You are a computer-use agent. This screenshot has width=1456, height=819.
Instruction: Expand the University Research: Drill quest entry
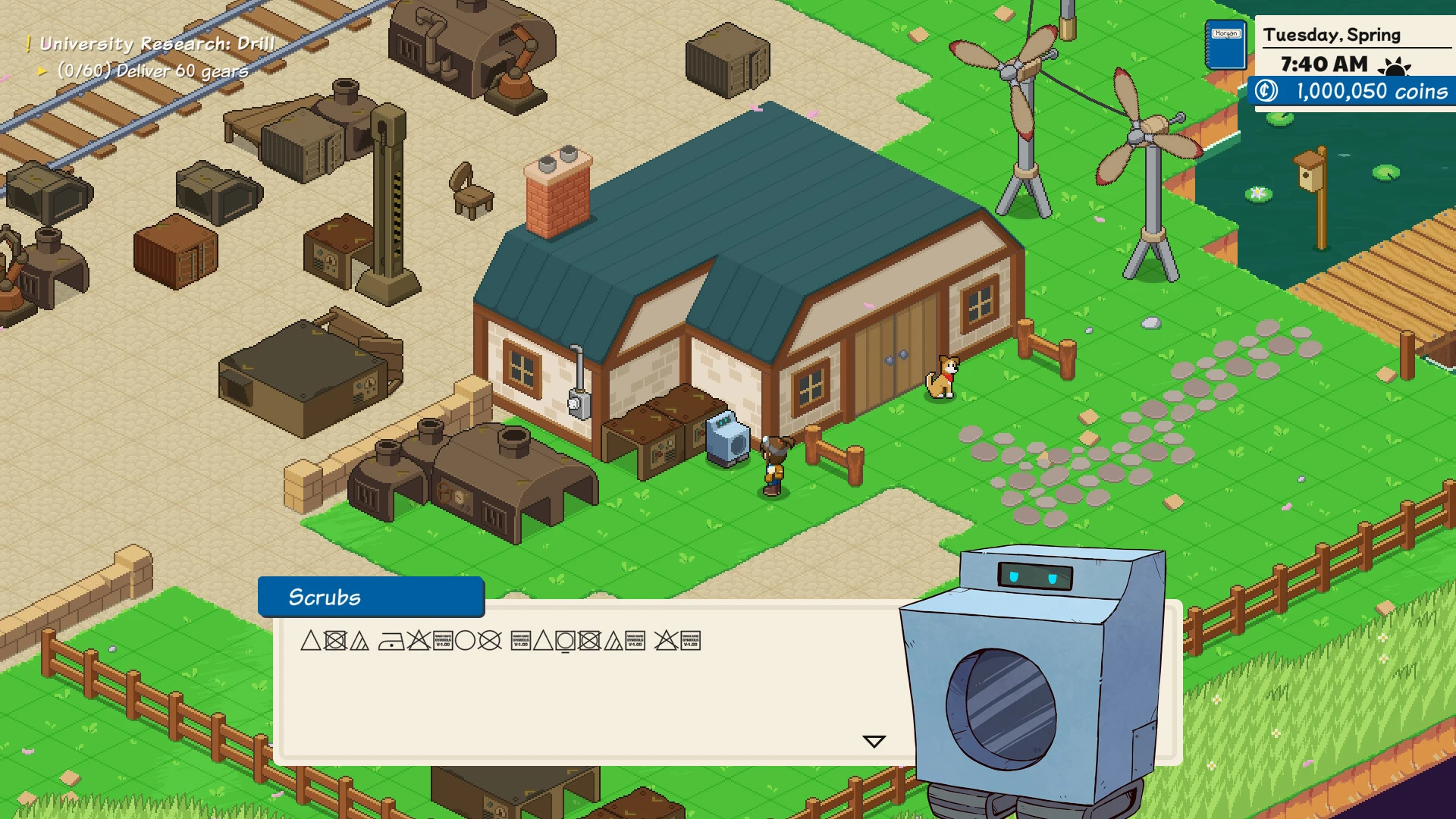pyautogui.click(x=155, y=43)
